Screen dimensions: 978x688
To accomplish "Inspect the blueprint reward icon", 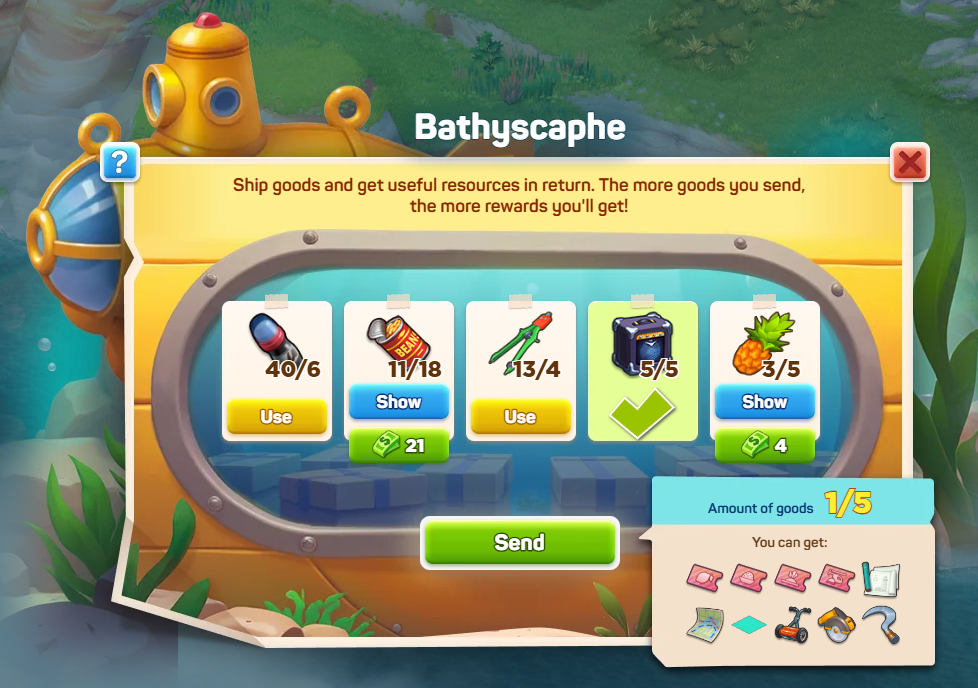I will tap(880, 579).
